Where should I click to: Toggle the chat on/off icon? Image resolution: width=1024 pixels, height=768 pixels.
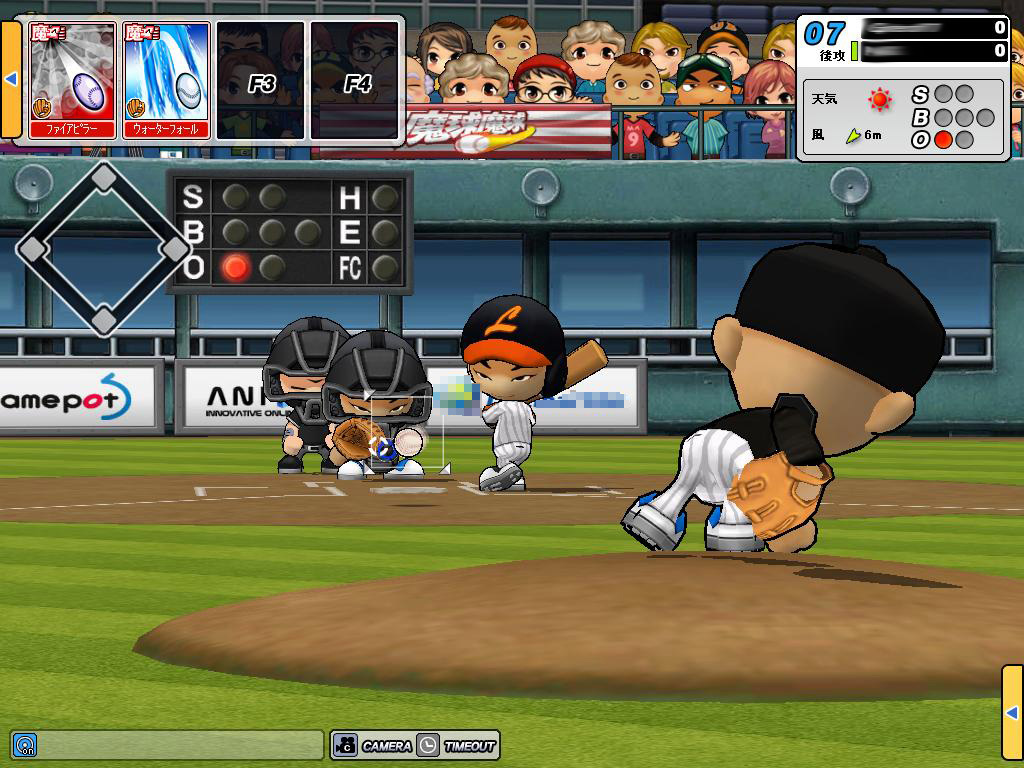point(25,745)
